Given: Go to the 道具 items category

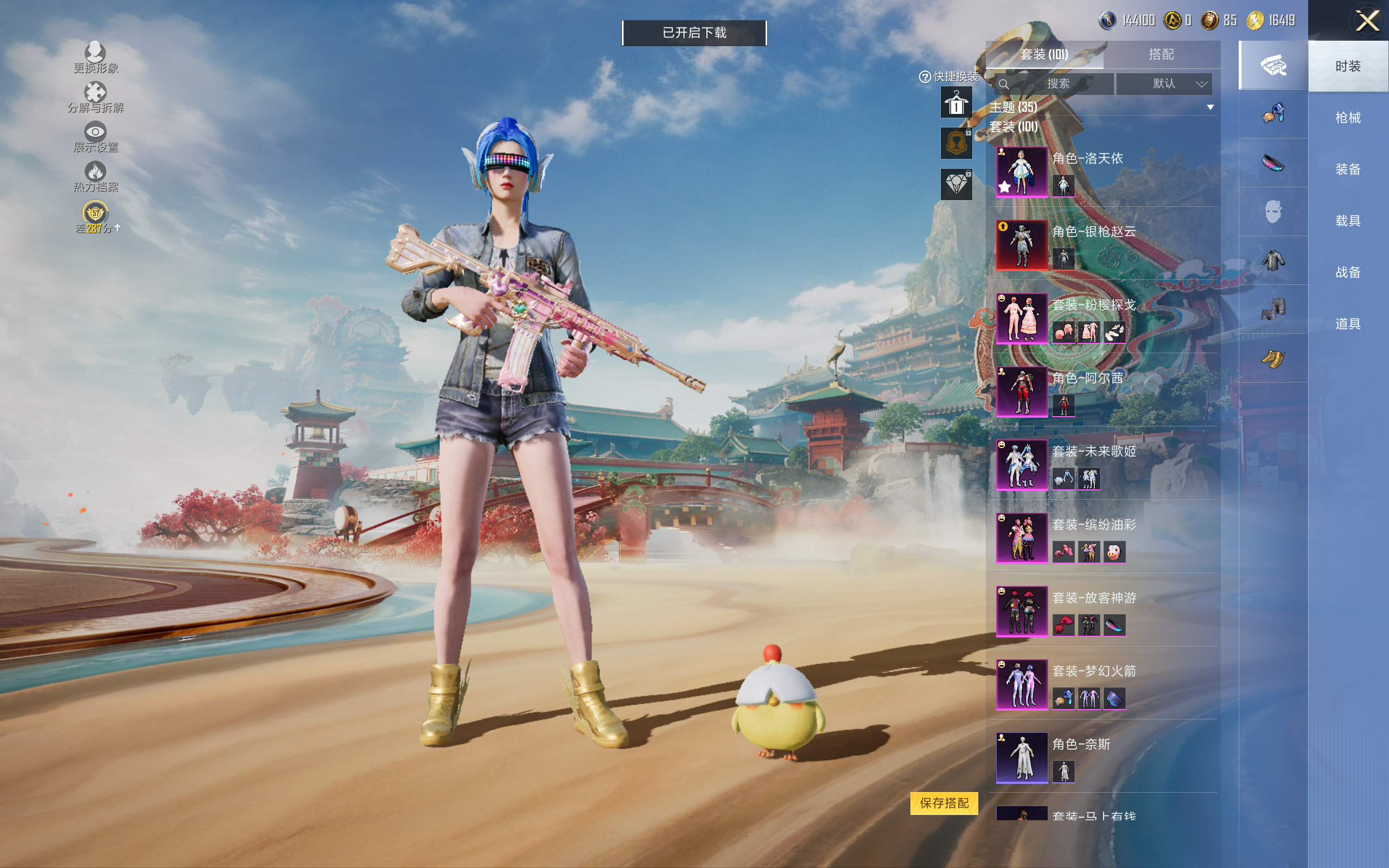Looking at the screenshot, I should 1348,324.
